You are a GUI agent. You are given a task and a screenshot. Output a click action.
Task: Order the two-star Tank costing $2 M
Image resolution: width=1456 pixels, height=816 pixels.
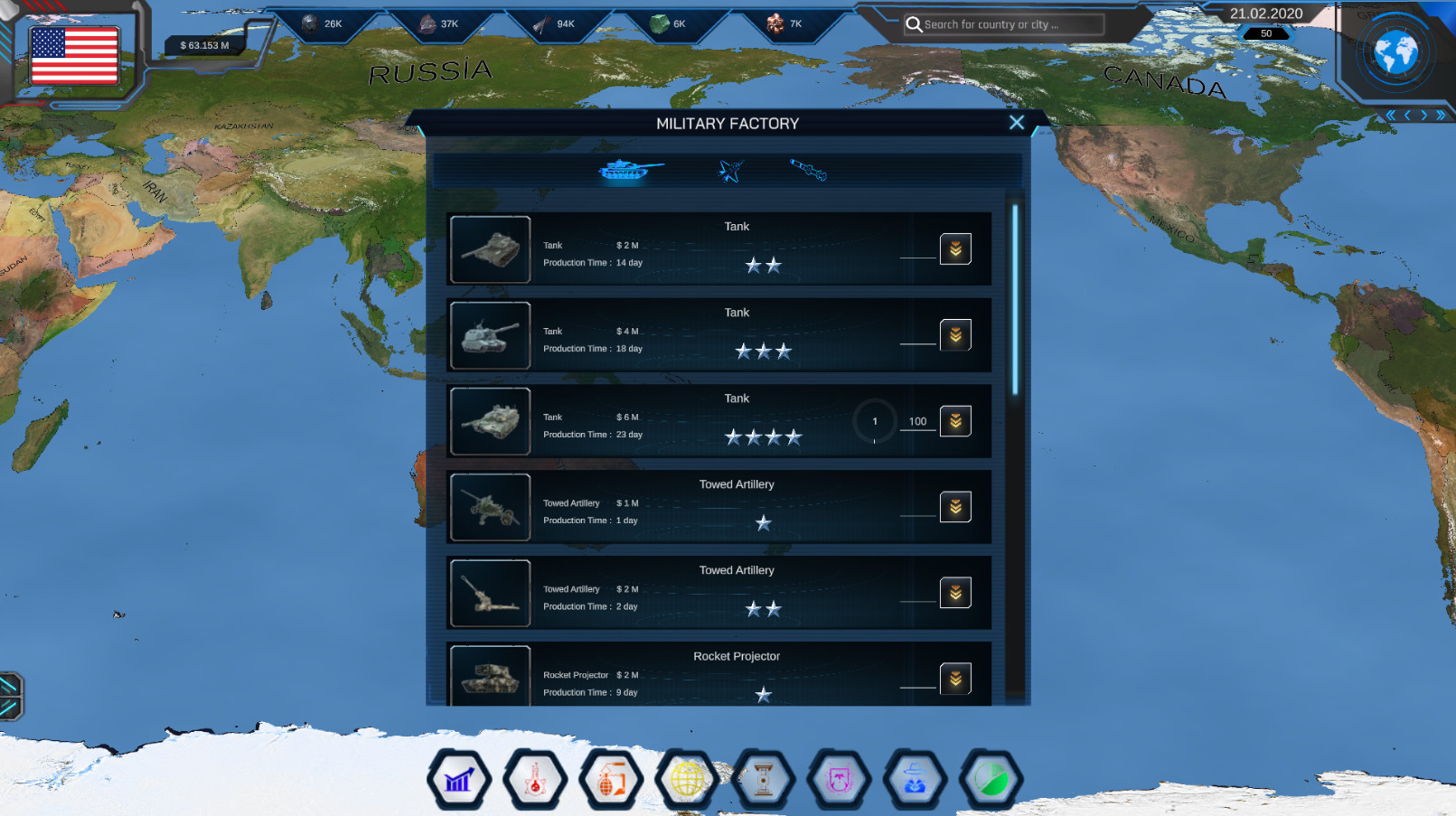click(955, 249)
